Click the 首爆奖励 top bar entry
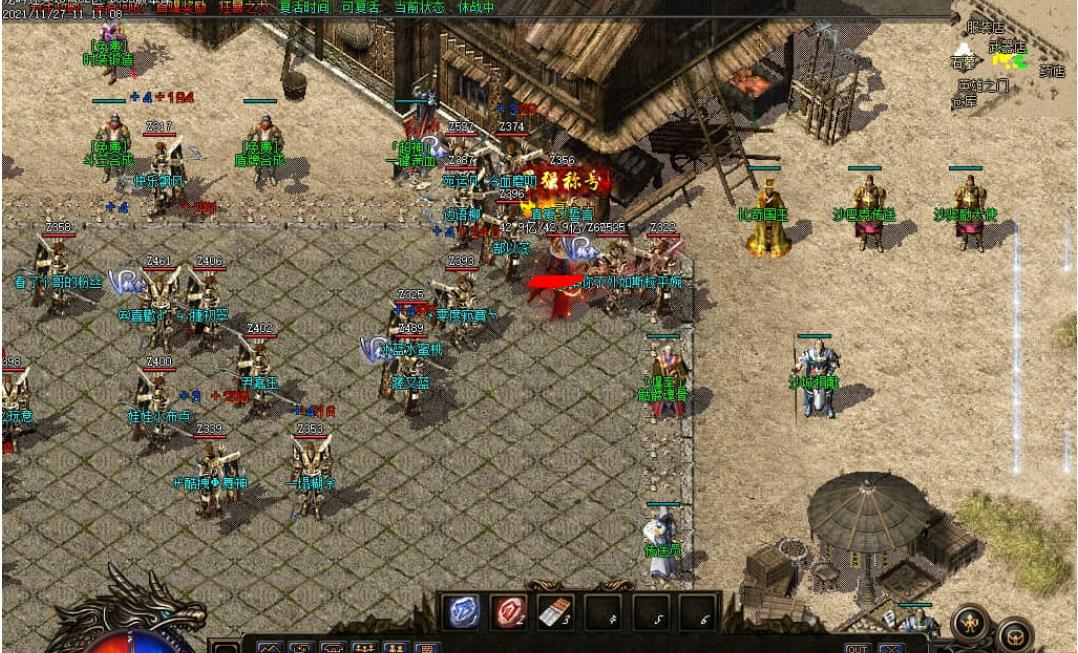Image resolution: width=1078 pixels, height=653 pixels. [182, 6]
